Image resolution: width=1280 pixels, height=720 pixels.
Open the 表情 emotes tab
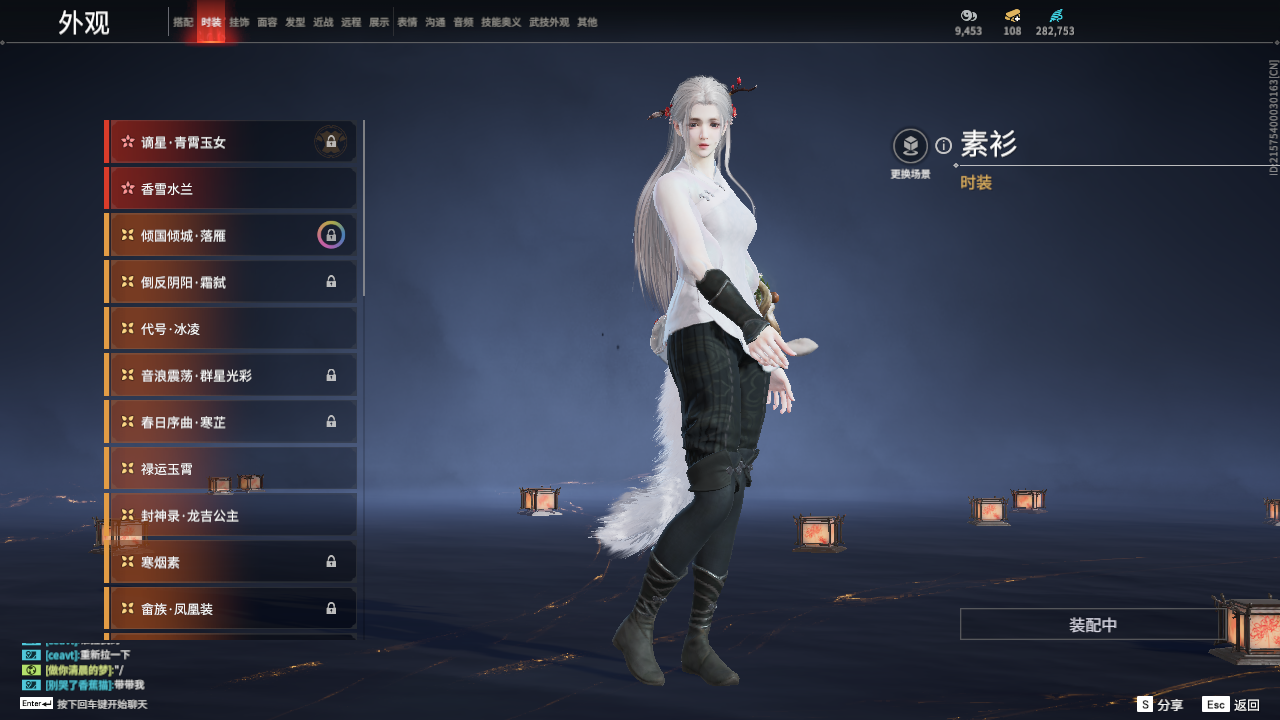(x=407, y=22)
